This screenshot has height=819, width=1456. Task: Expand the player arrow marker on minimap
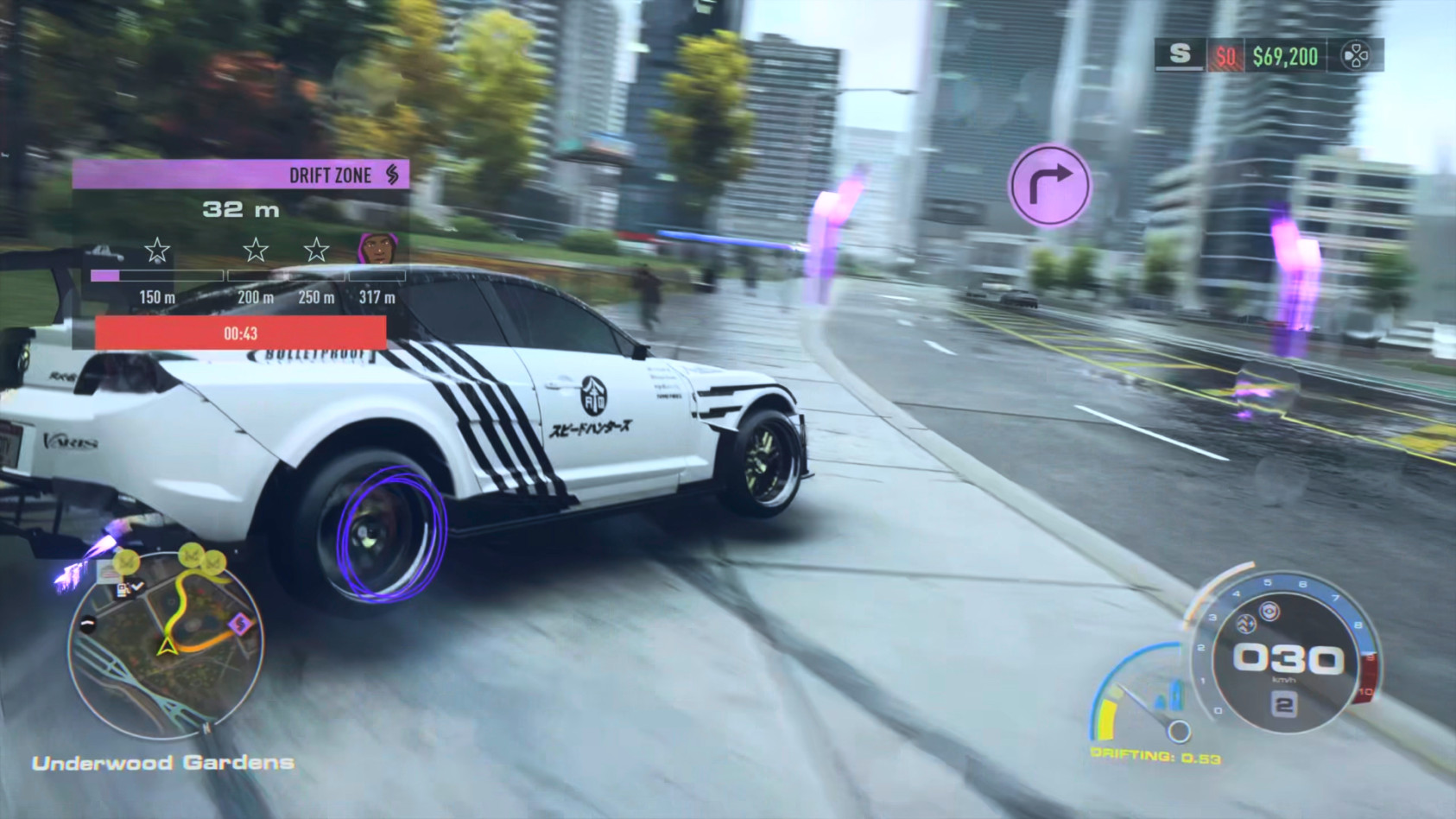point(166,647)
